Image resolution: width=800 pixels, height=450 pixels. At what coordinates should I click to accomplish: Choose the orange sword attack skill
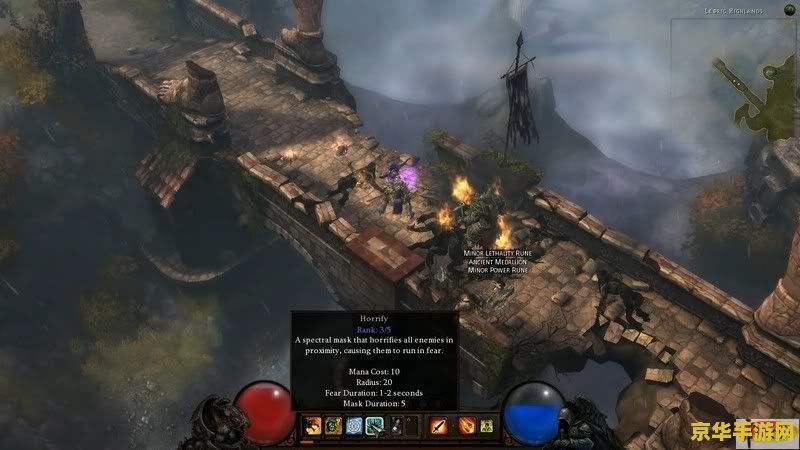[x=438, y=426]
